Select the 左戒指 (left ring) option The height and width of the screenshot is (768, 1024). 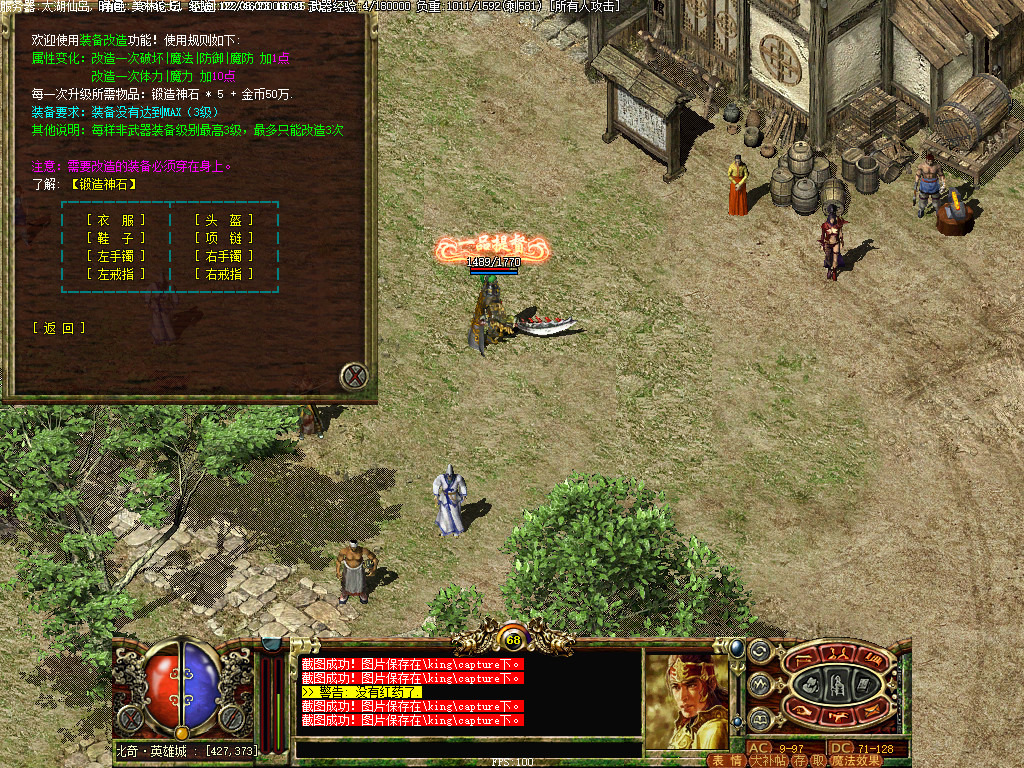tap(116, 274)
